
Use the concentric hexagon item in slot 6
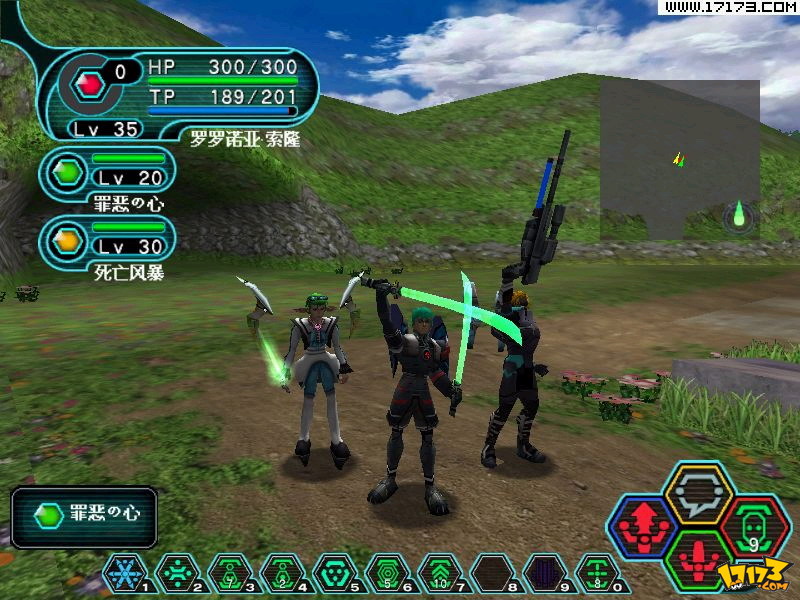tap(388, 573)
